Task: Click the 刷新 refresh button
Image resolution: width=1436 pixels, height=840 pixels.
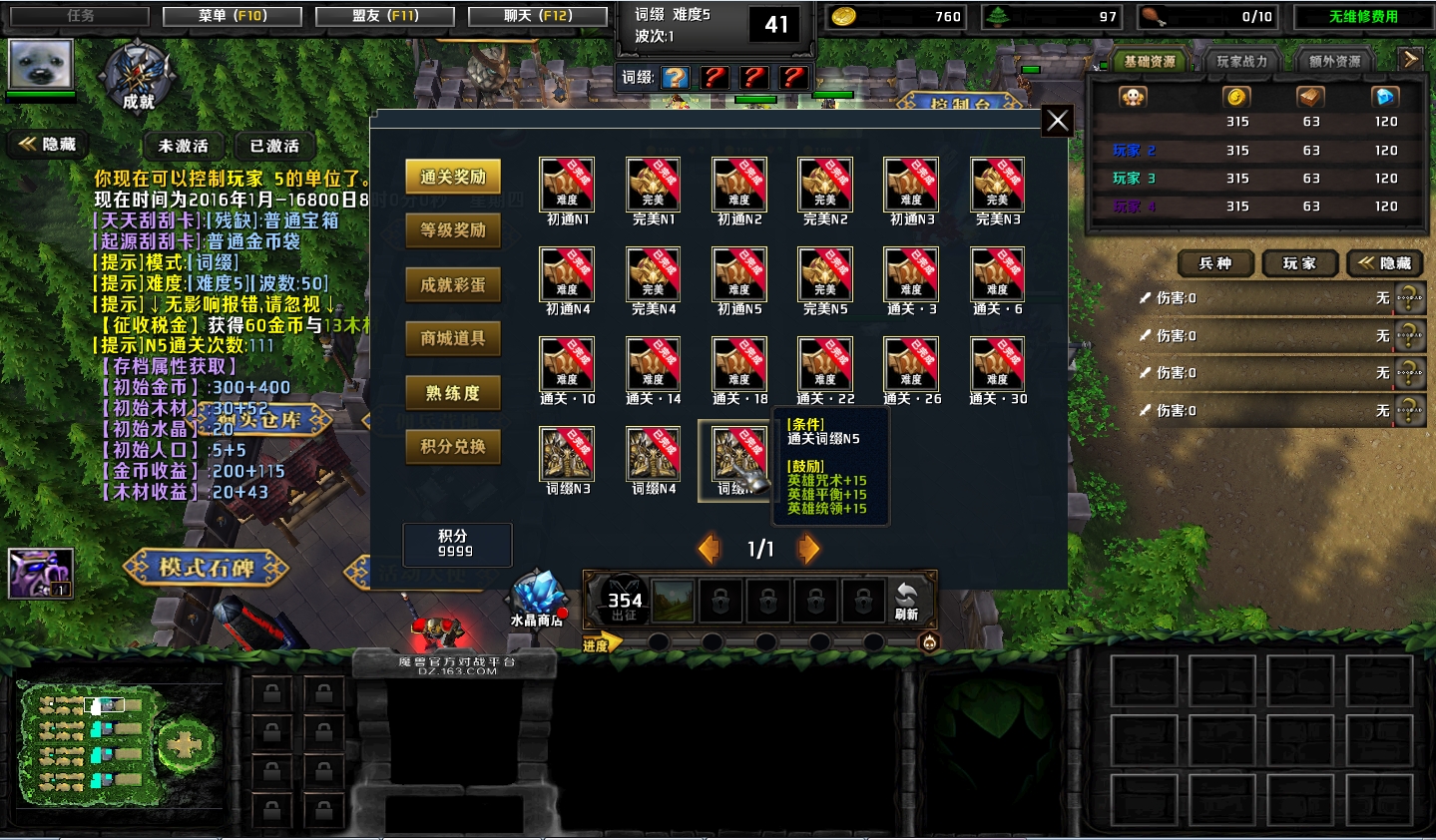Action: tap(906, 601)
